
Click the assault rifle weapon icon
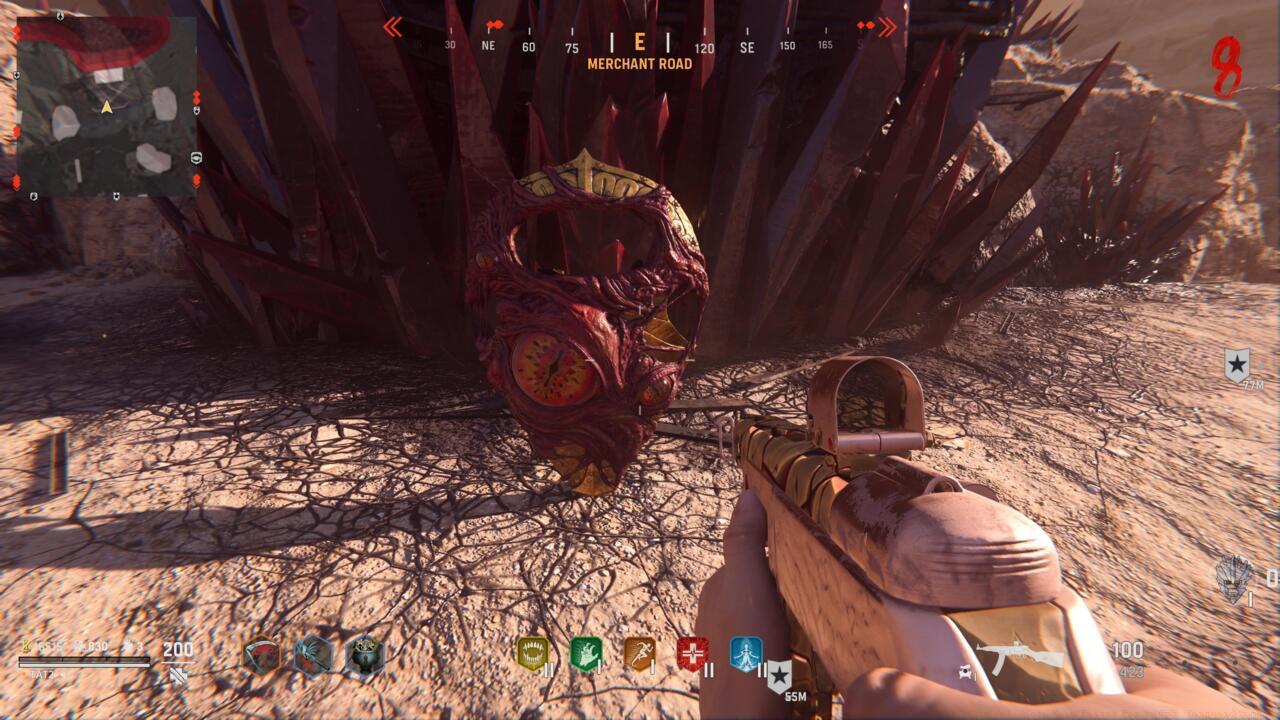point(1012,651)
